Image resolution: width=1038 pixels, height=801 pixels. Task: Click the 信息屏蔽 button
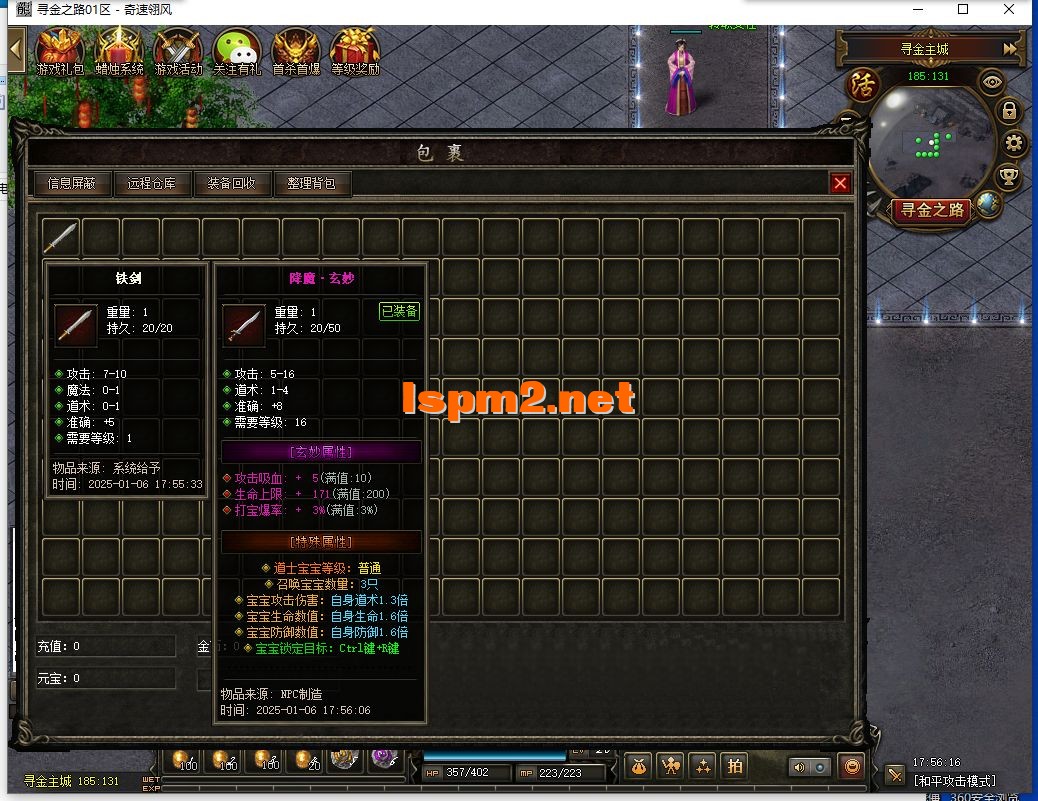coord(72,184)
